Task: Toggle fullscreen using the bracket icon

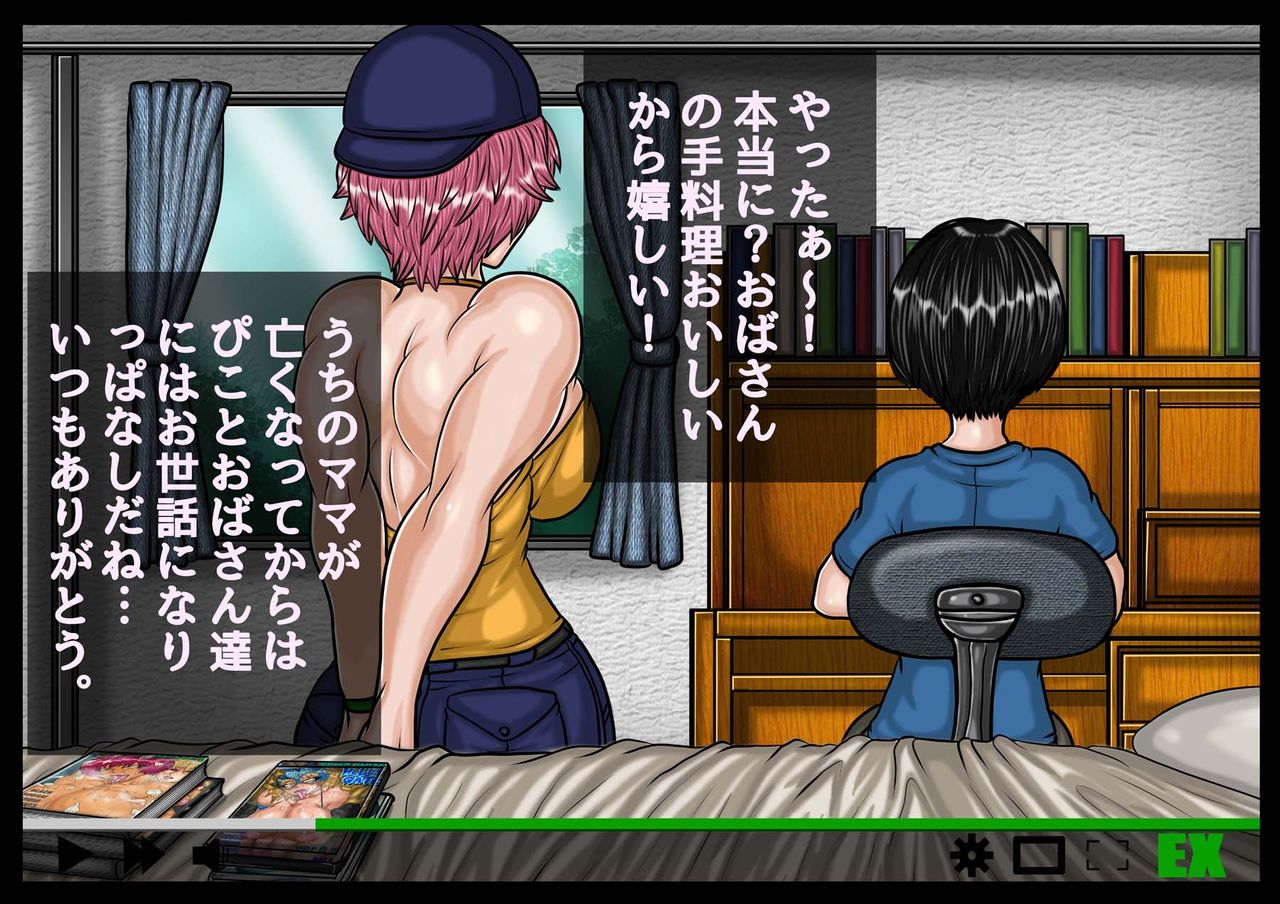Action: (x=1108, y=856)
